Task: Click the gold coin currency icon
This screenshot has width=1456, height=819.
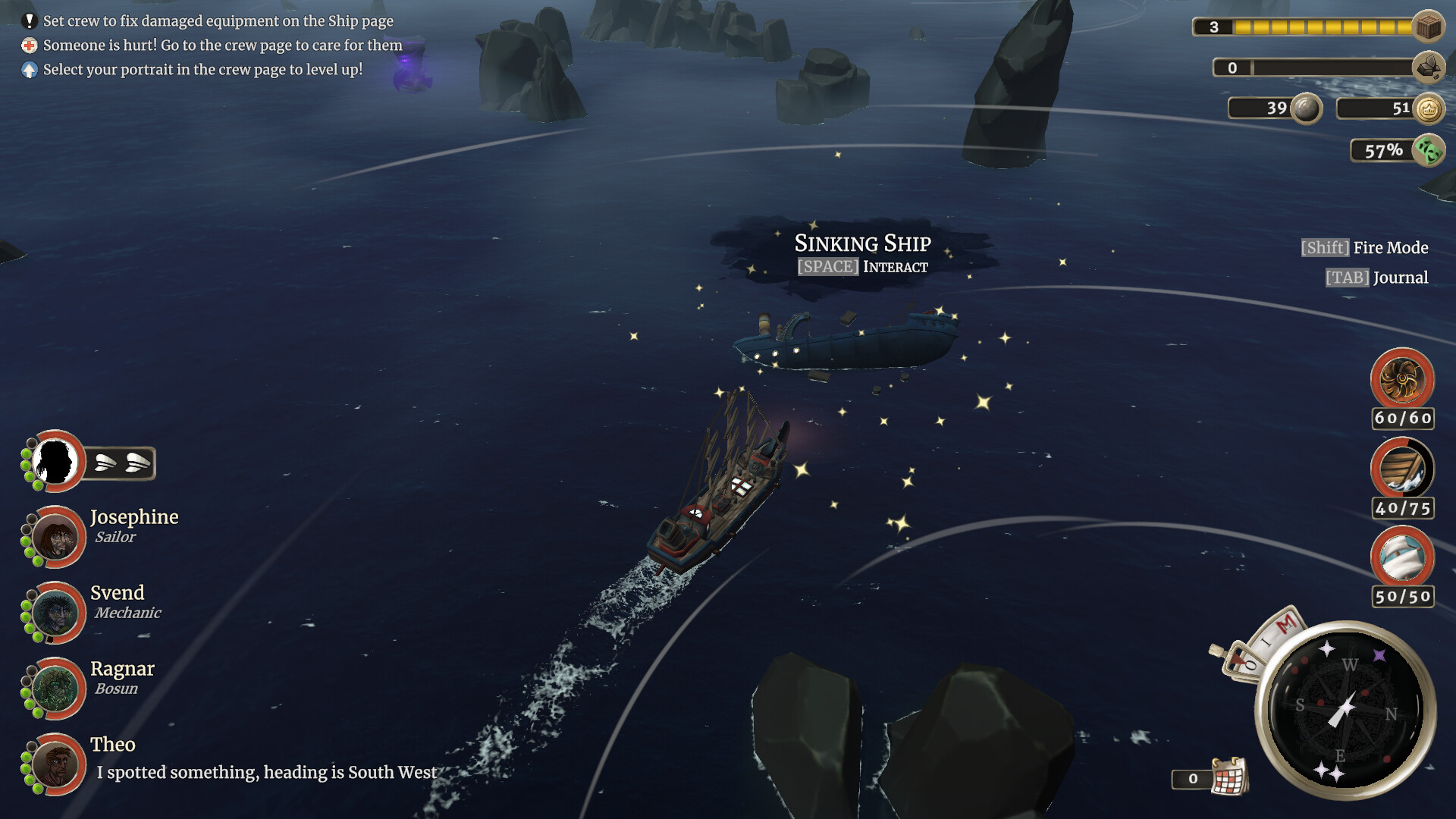Action: tap(1429, 109)
